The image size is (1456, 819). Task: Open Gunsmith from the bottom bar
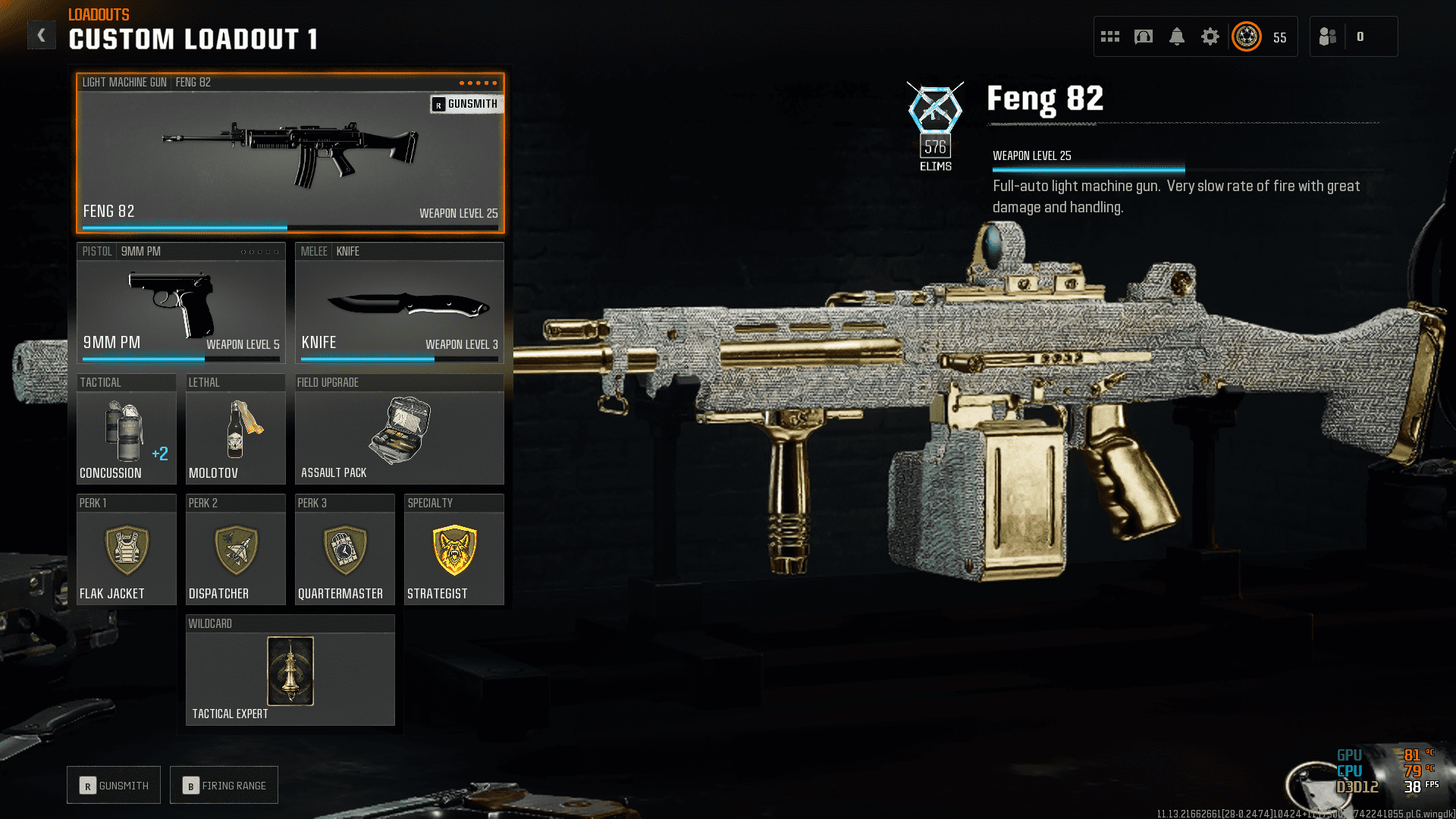coord(114,786)
